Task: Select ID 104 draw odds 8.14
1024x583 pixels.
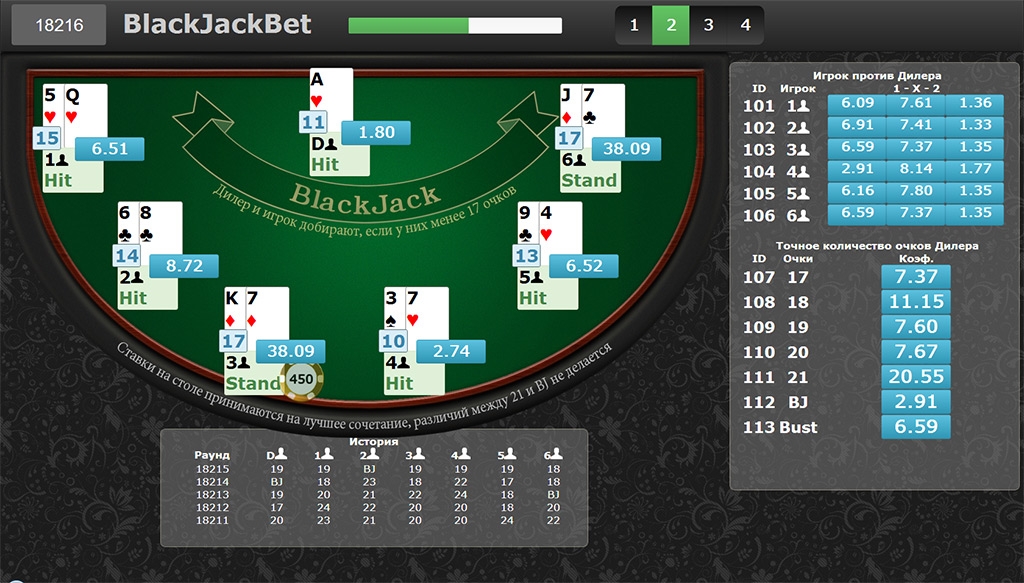Action: pyautogui.click(x=916, y=170)
